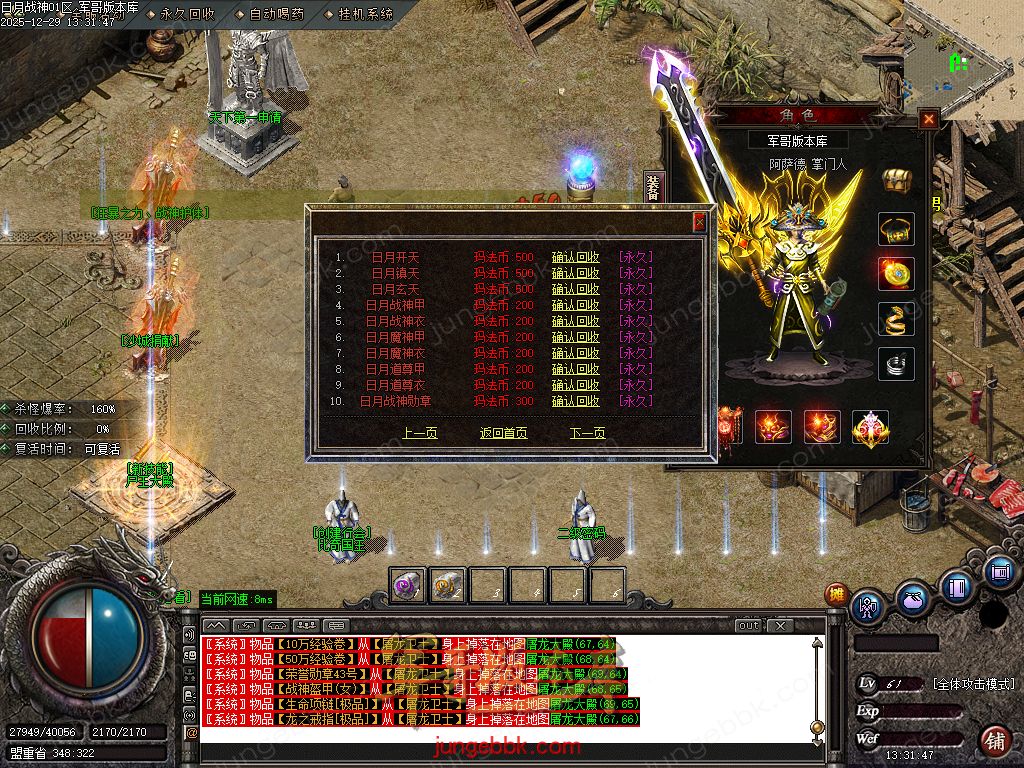Select the silver ring equipment slot
Screen dimensions: 1024x768
pyautogui.click(x=896, y=365)
